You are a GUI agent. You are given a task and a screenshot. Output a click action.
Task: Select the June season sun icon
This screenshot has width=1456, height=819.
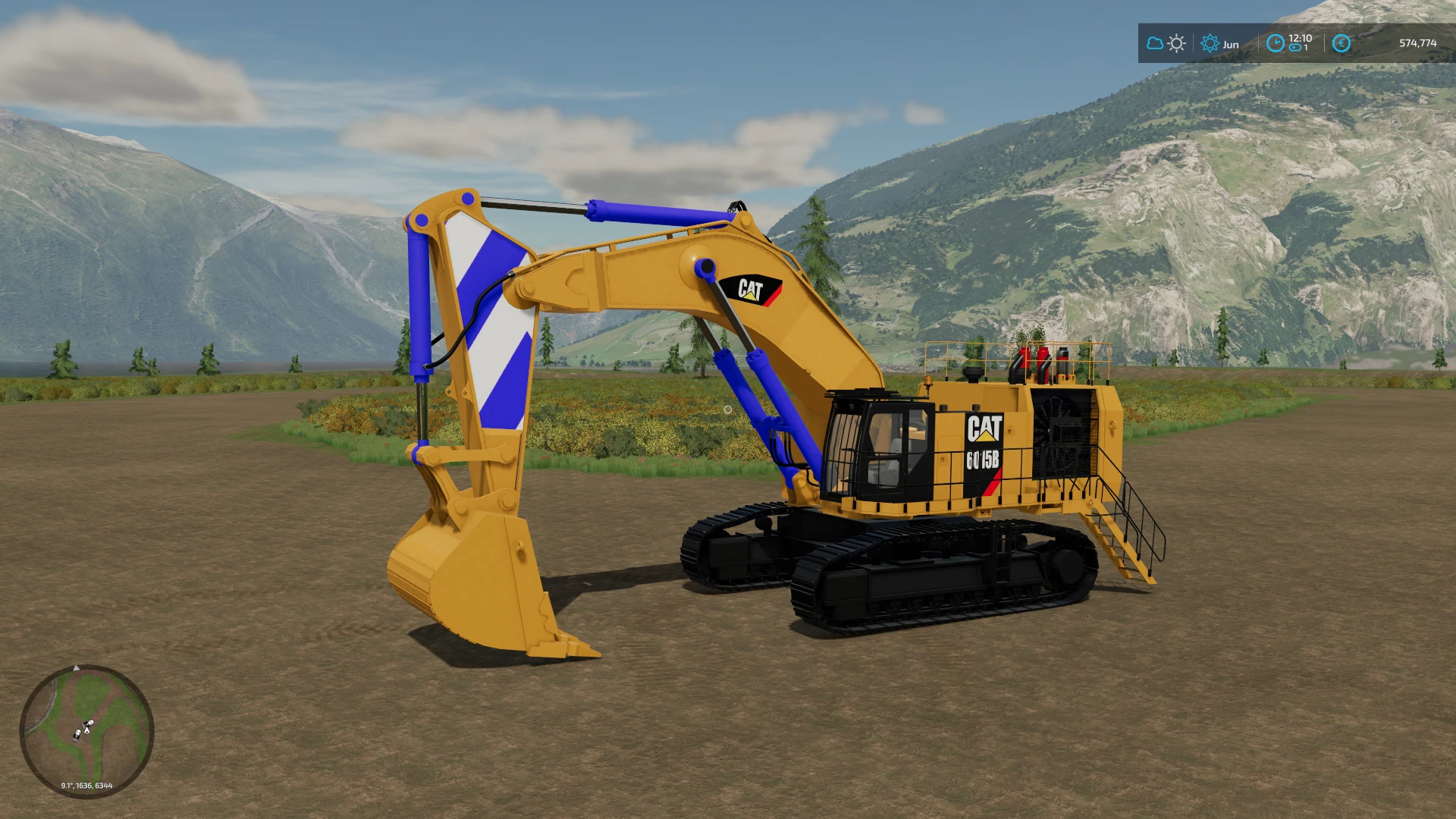coord(1210,43)
